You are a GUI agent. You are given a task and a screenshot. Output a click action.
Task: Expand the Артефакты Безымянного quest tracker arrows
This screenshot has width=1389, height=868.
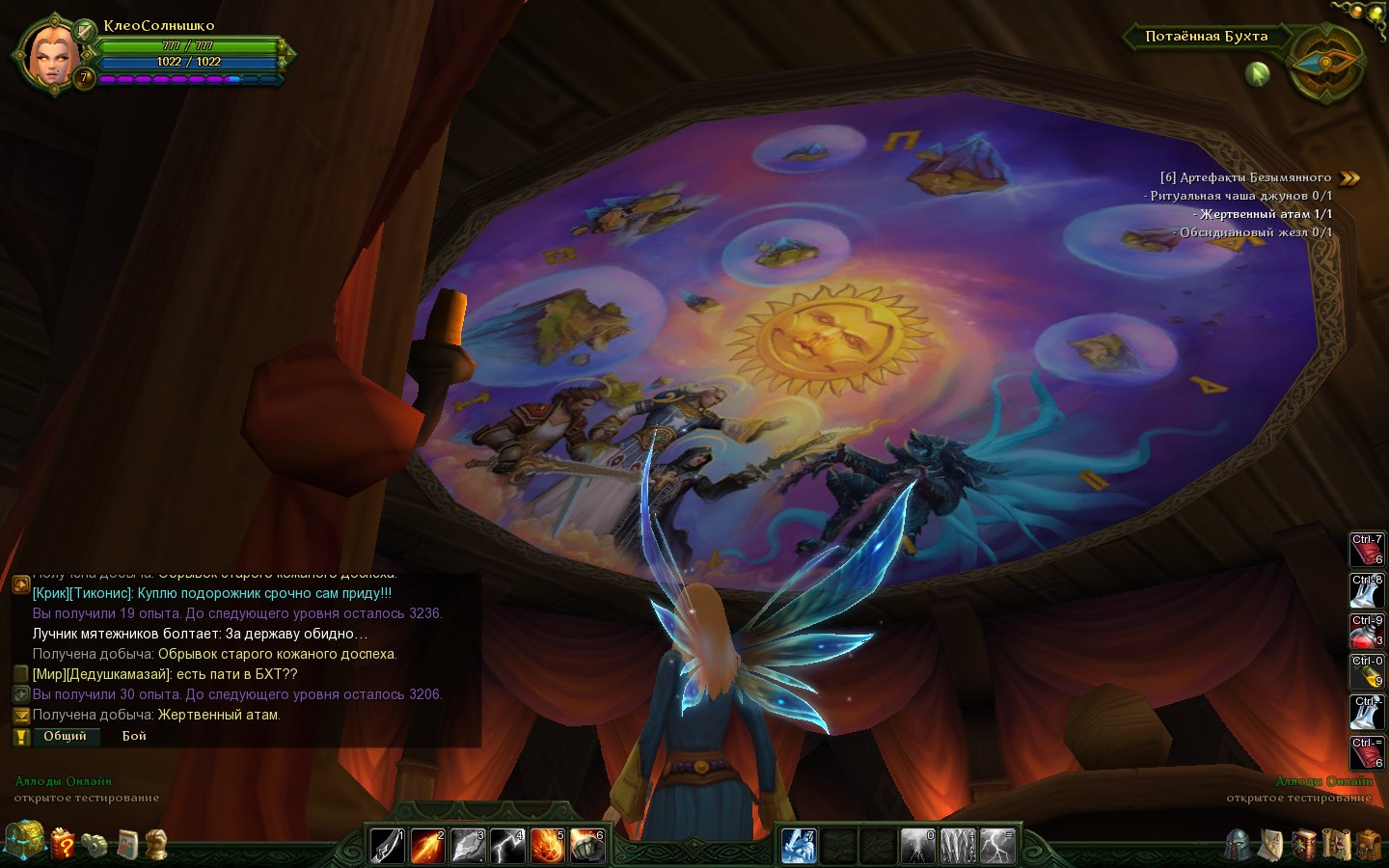(1350, 177)
